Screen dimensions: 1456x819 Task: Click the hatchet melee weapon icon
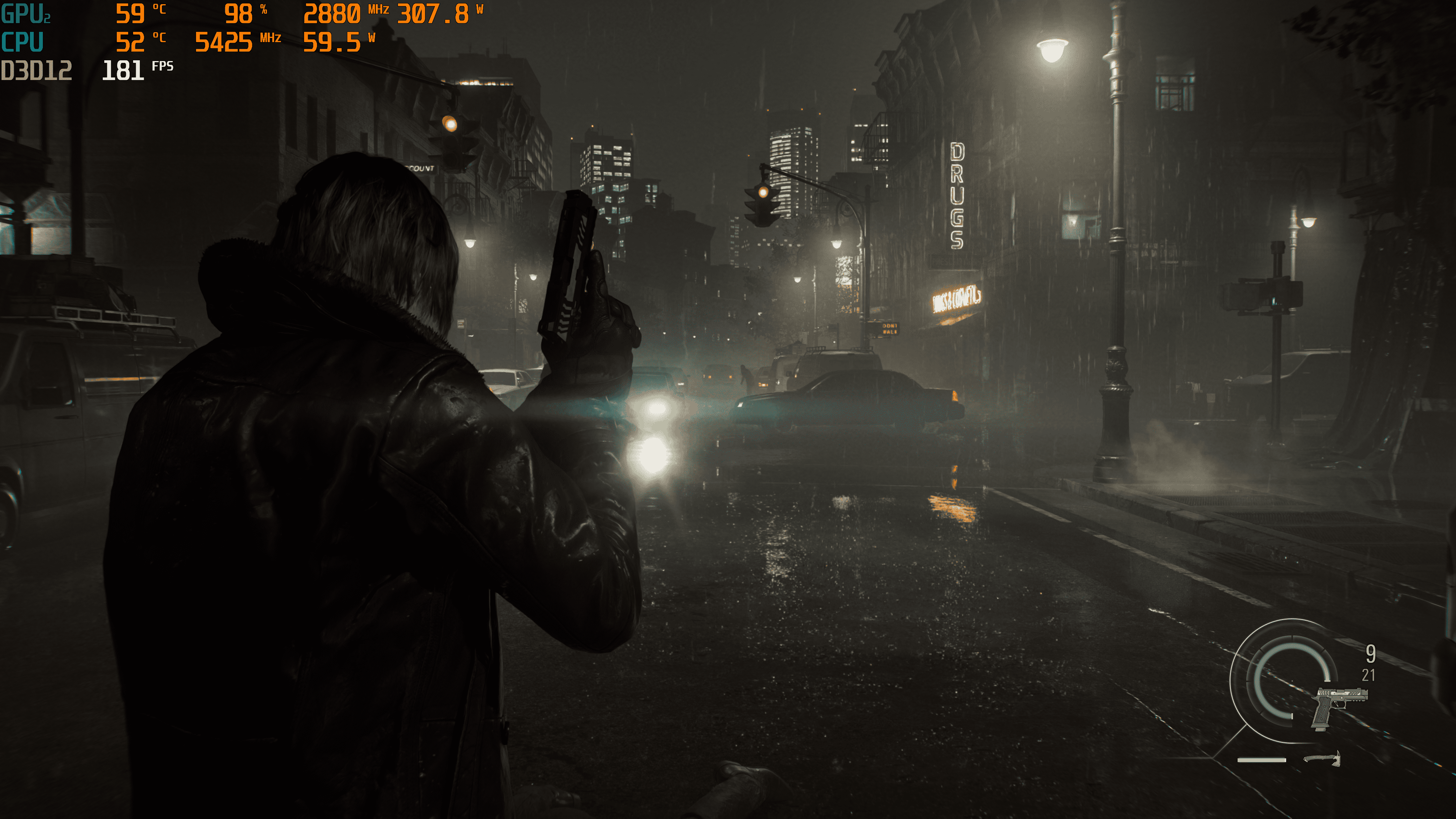(1323, 758)
